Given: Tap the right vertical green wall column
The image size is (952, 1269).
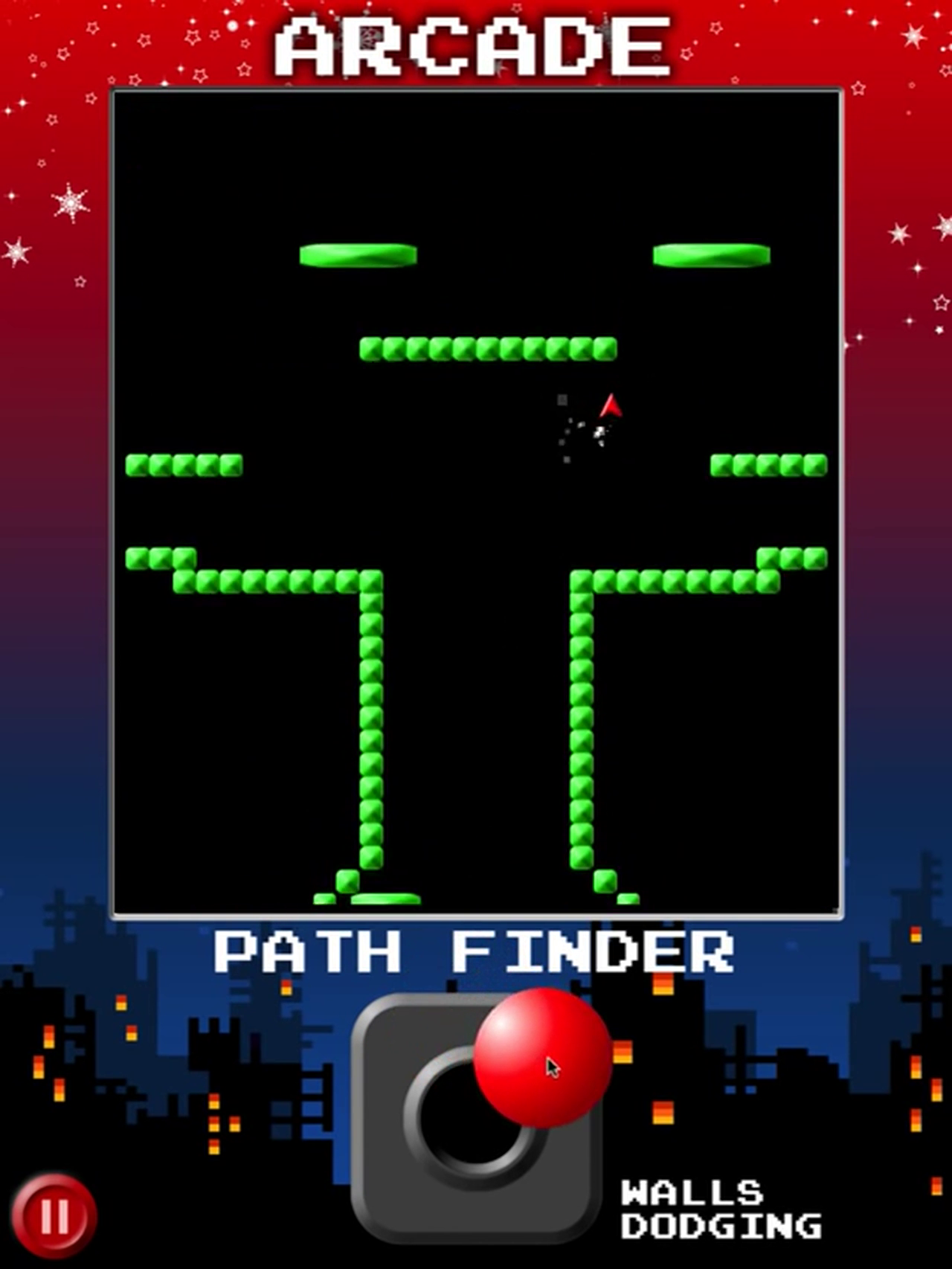Looking at the screenshot, I should (x=581, y=729).
